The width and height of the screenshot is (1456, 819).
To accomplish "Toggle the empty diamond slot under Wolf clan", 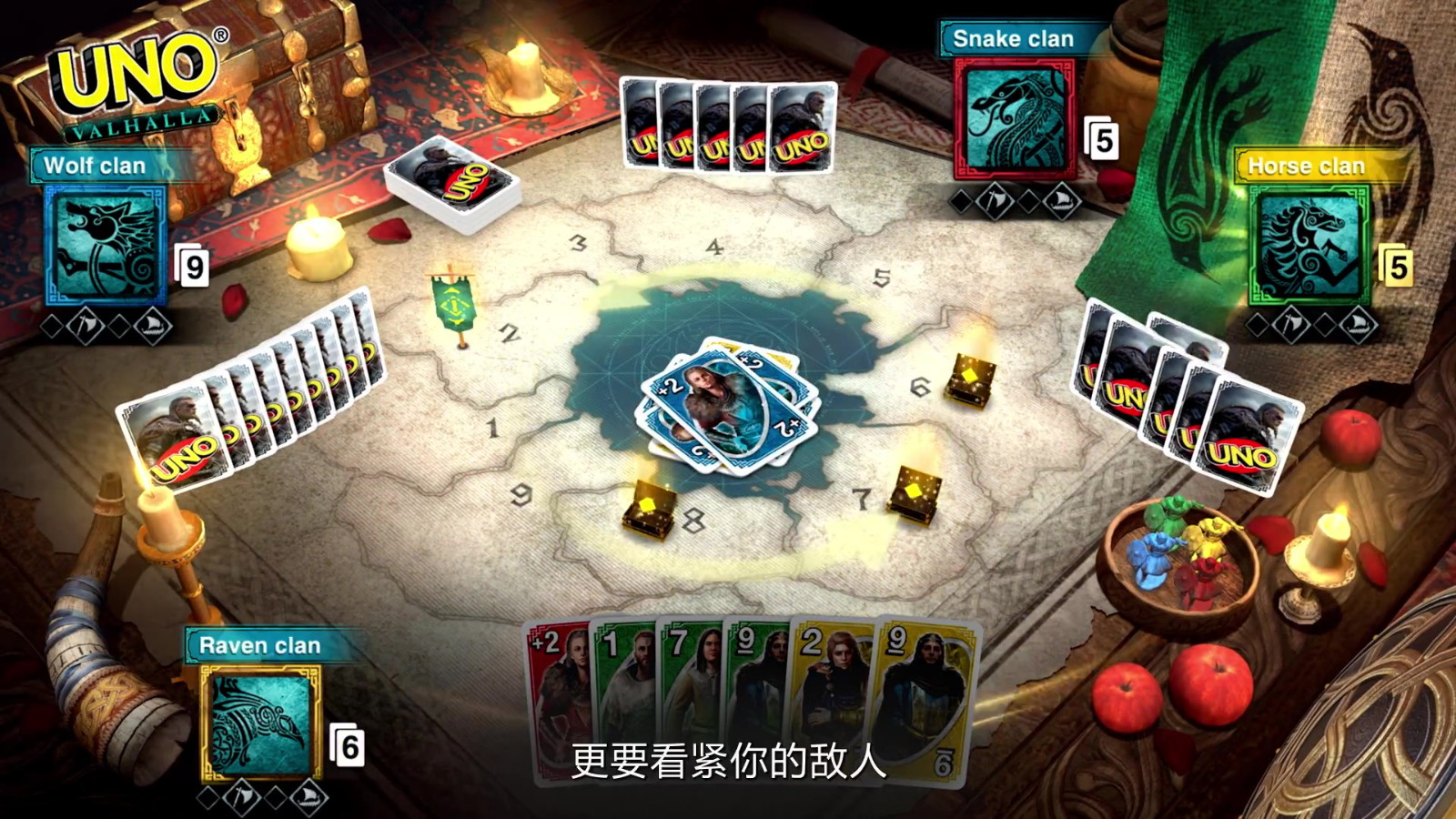I will click(53, 325).
